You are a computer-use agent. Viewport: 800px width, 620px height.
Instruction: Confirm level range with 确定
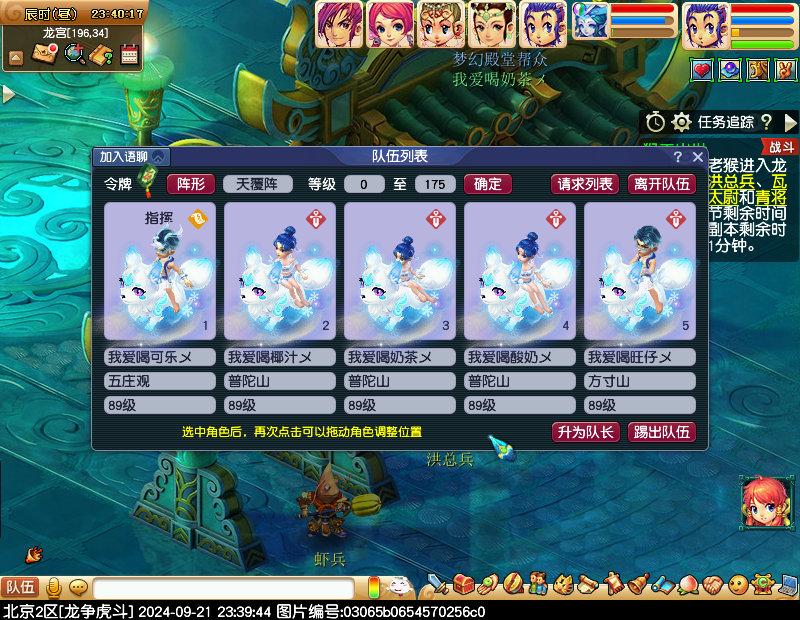pyautogui.click(x=488, y=184)
